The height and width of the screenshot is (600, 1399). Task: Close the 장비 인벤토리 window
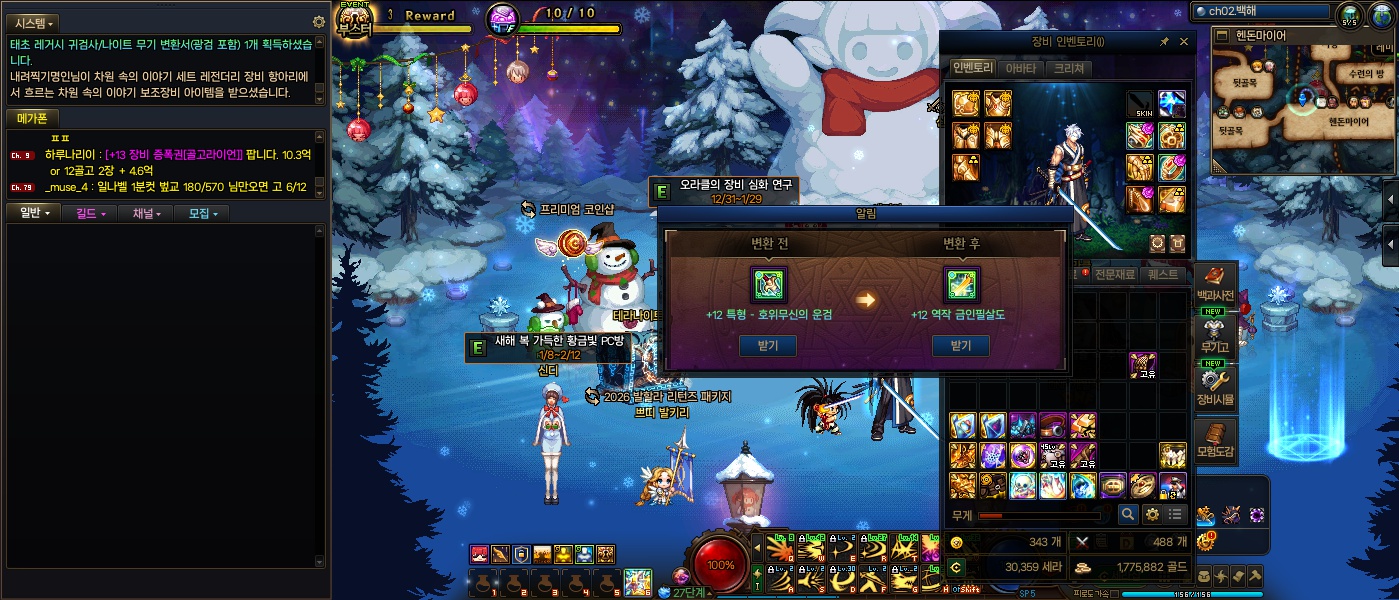click(1184, 42)
